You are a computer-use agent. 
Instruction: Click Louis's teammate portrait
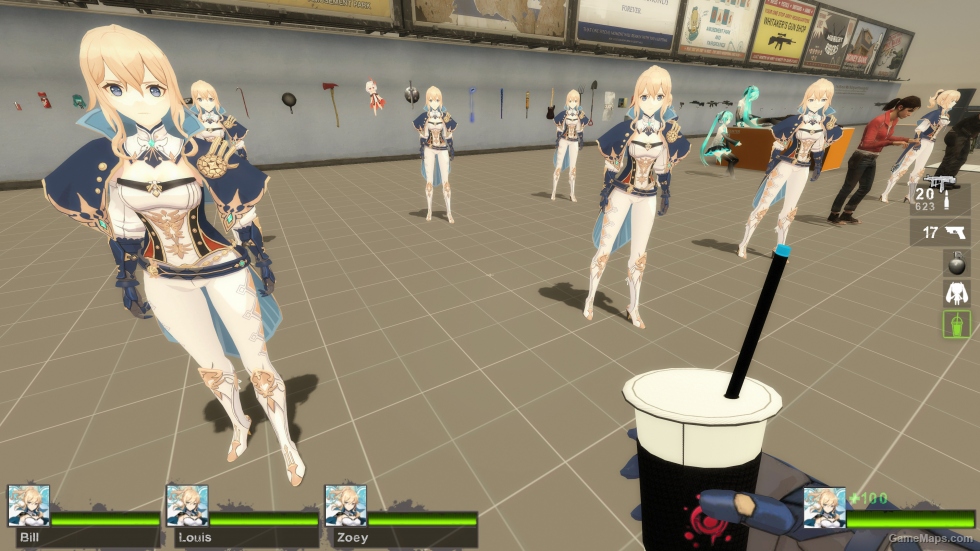pos(187,506)
